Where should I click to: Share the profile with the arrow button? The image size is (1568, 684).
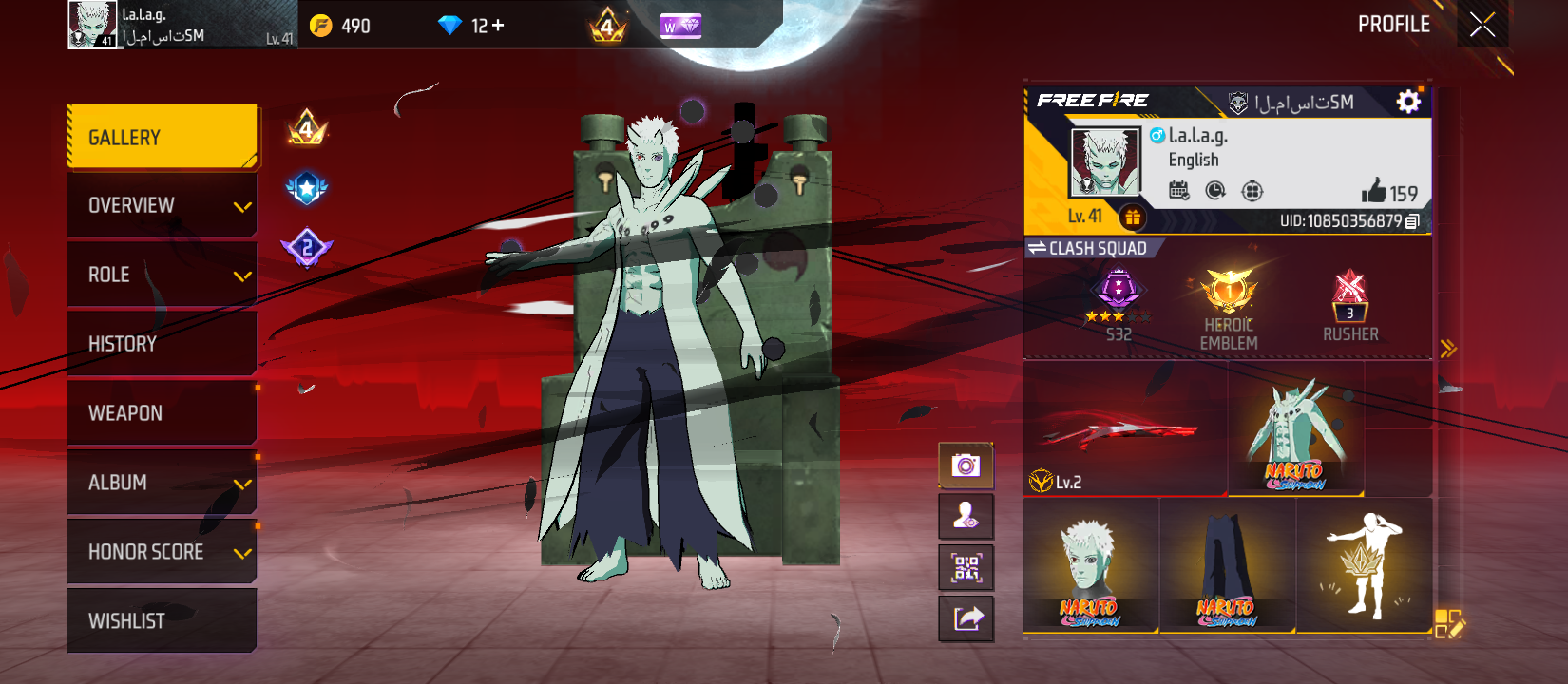click(966, 619)
